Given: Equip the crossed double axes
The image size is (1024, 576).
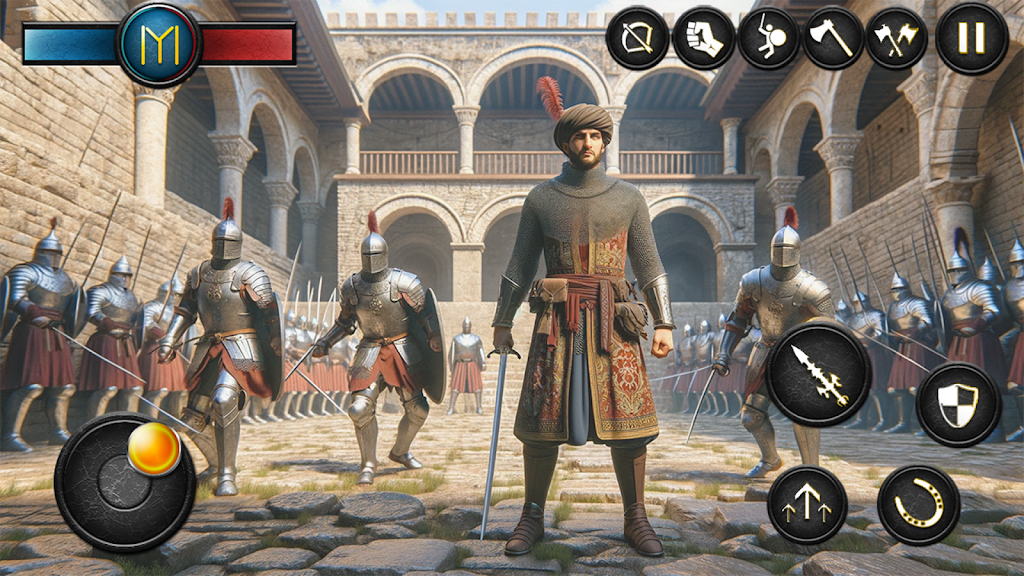Looking at the screenshot, I should click(896, 39).
